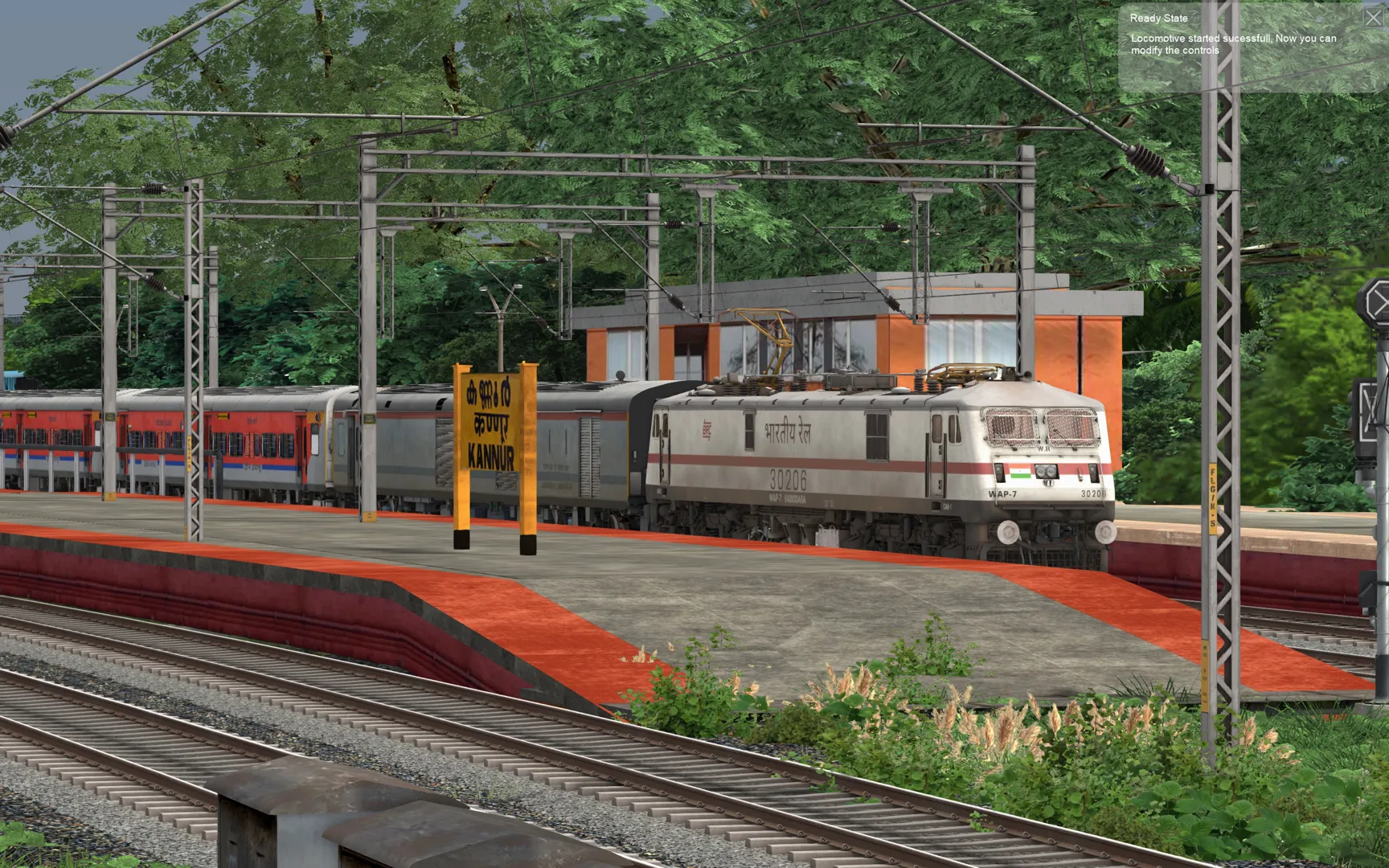This screenshot has height=868, width=1389.
Task: Click the locomotive's twin headlight assembly
Action: pyautogui.click(x=1046, y=473)
